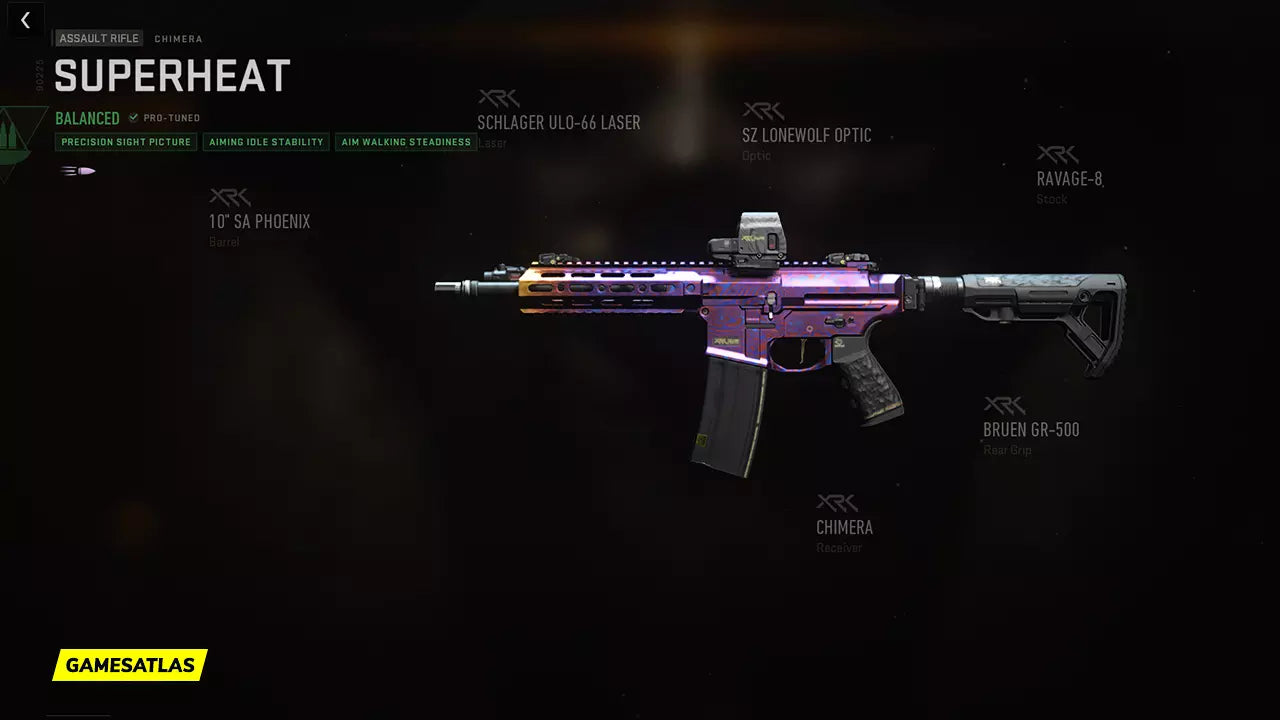Click the Precision Sight Picture tag
The height and width of the screenshot is (720, 1280).
126,142
